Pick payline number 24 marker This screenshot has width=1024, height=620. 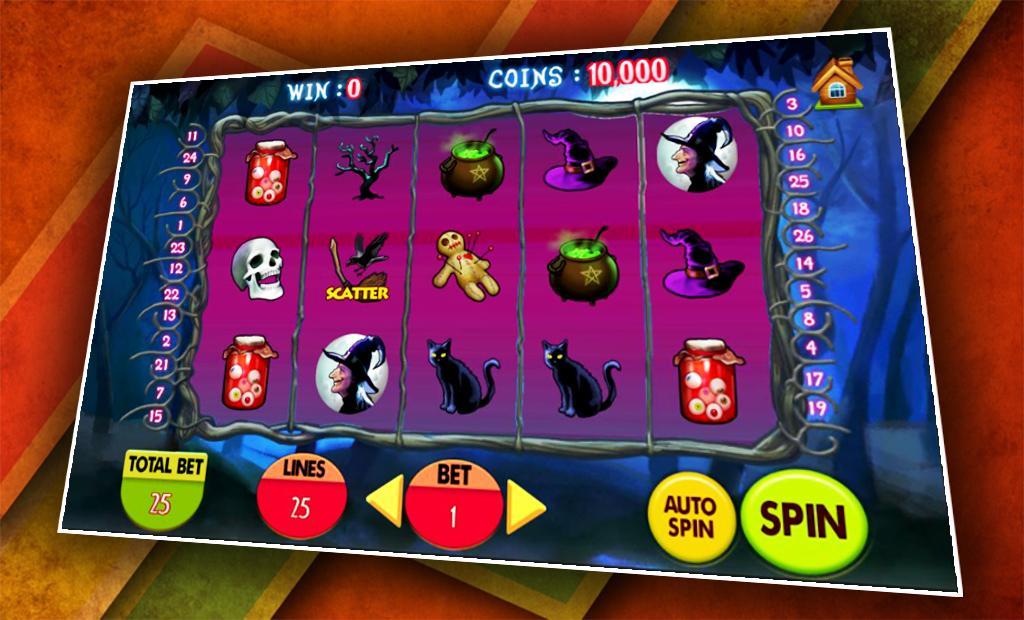point(189,157)
